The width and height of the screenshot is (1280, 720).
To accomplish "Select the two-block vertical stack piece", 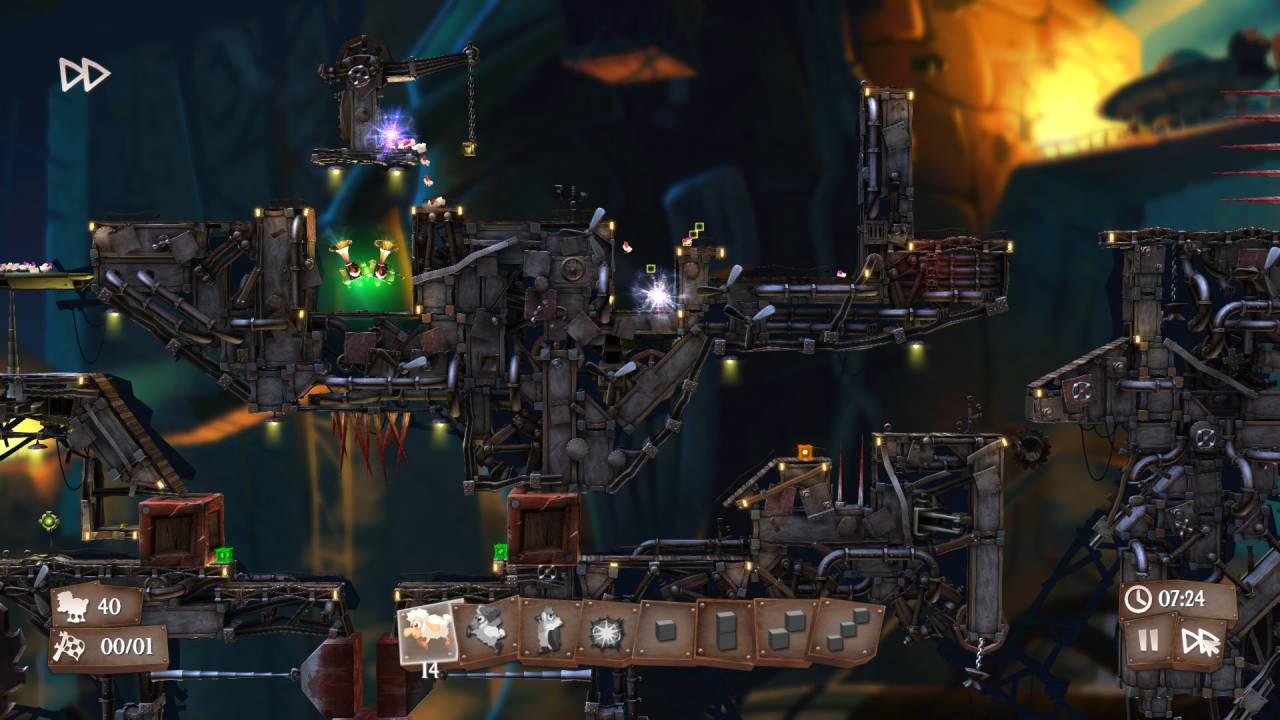I will click(x=725, y=631).
